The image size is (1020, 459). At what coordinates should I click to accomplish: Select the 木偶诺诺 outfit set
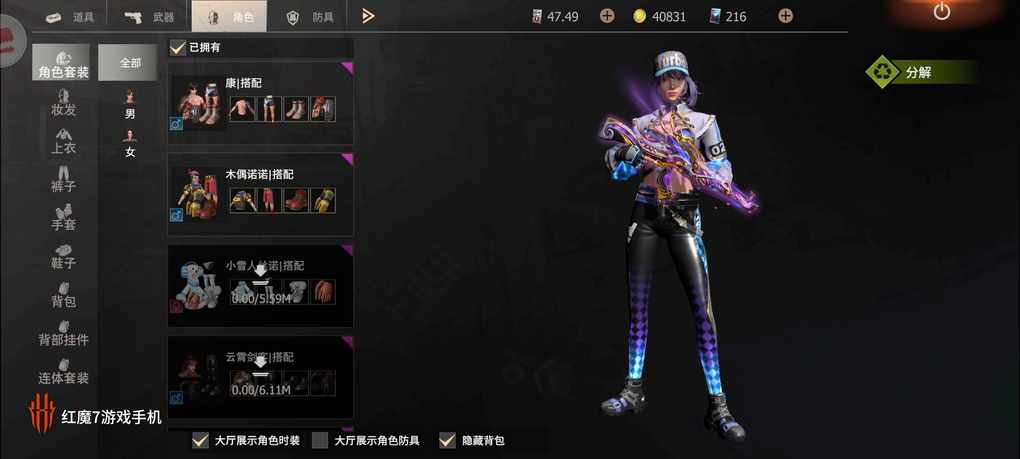click(260, 194)
